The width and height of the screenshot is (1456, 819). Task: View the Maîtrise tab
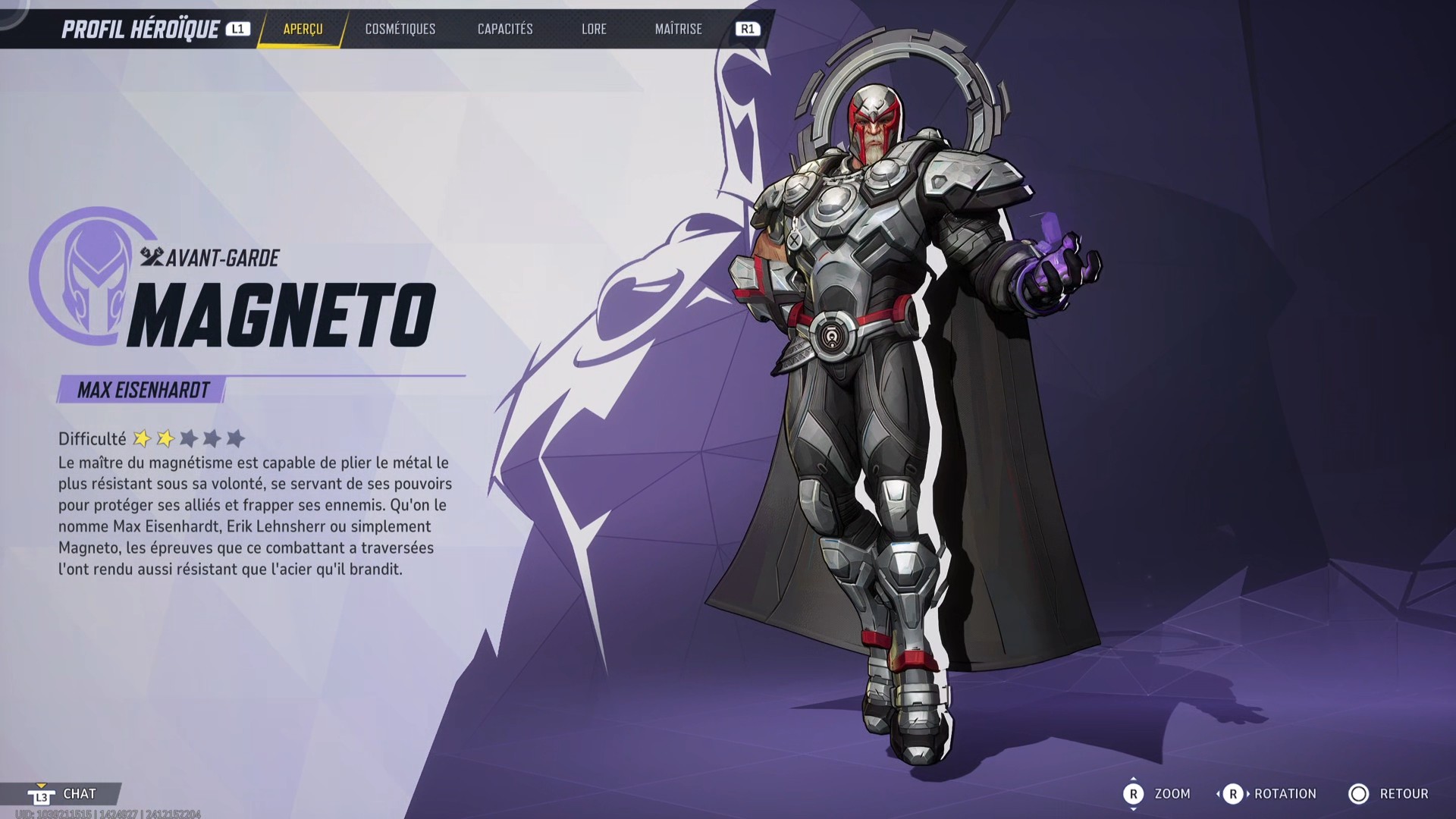coord(677,30)
